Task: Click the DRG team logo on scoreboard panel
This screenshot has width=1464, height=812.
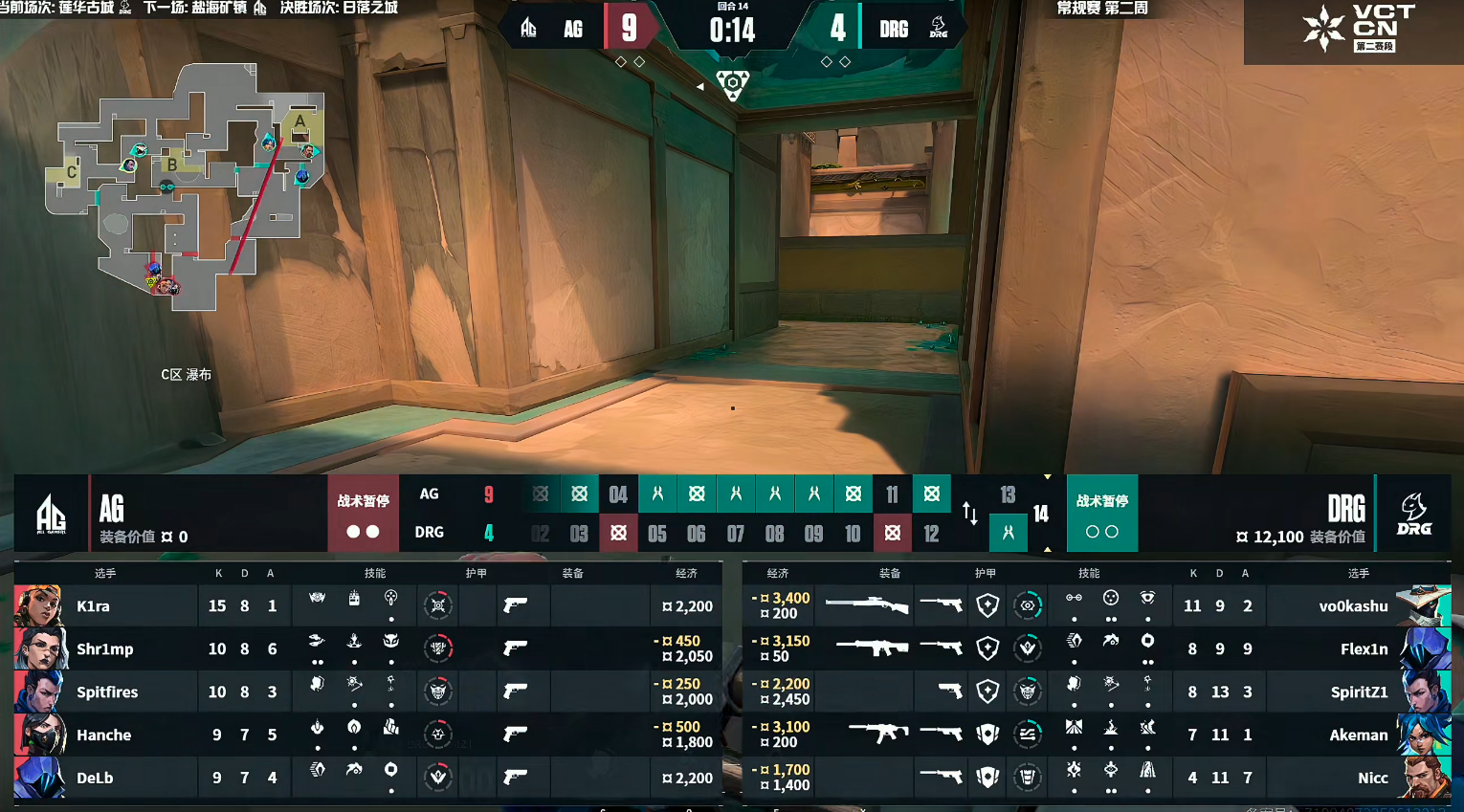Action: [x=1413, y=514]
